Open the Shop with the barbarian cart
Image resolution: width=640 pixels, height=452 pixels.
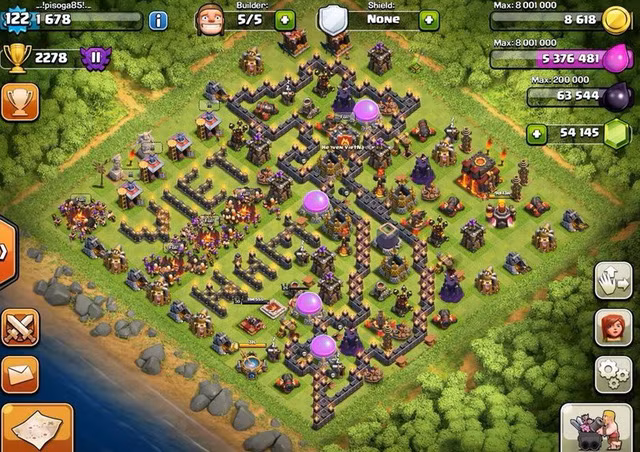coord(597,428)
